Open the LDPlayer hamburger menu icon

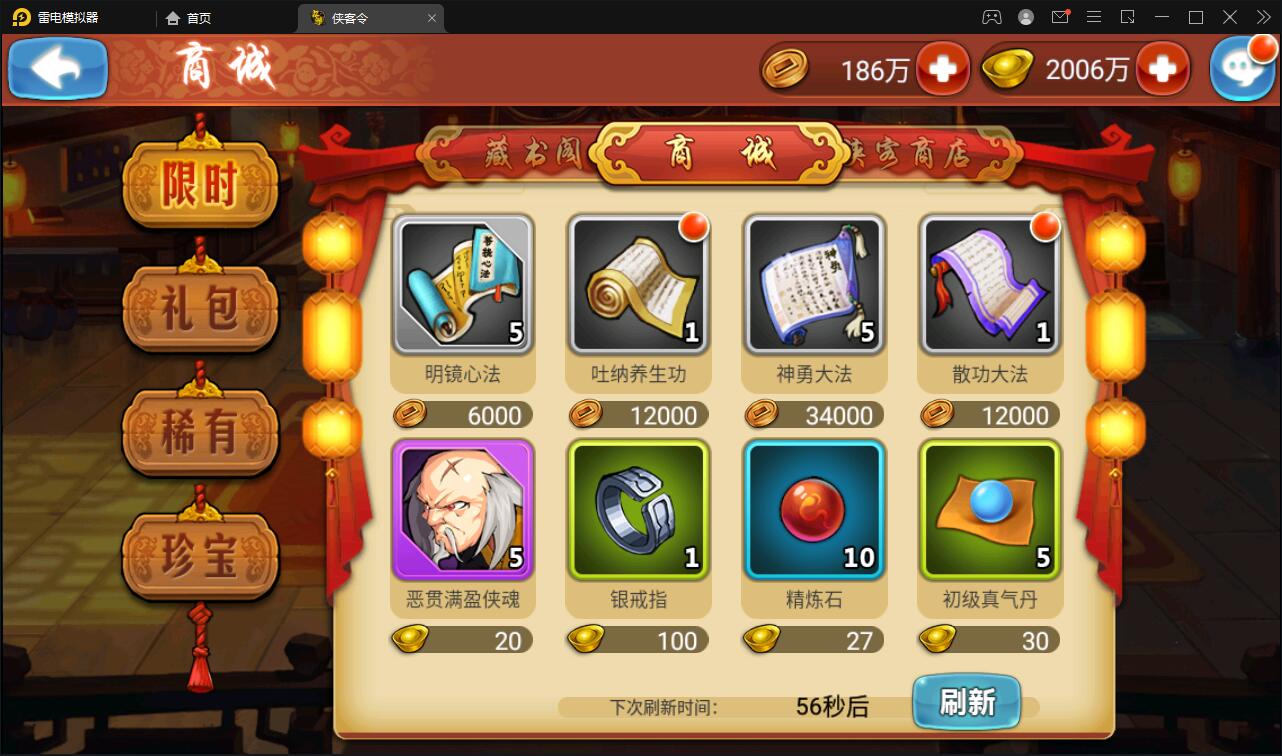coord(1094,17)
